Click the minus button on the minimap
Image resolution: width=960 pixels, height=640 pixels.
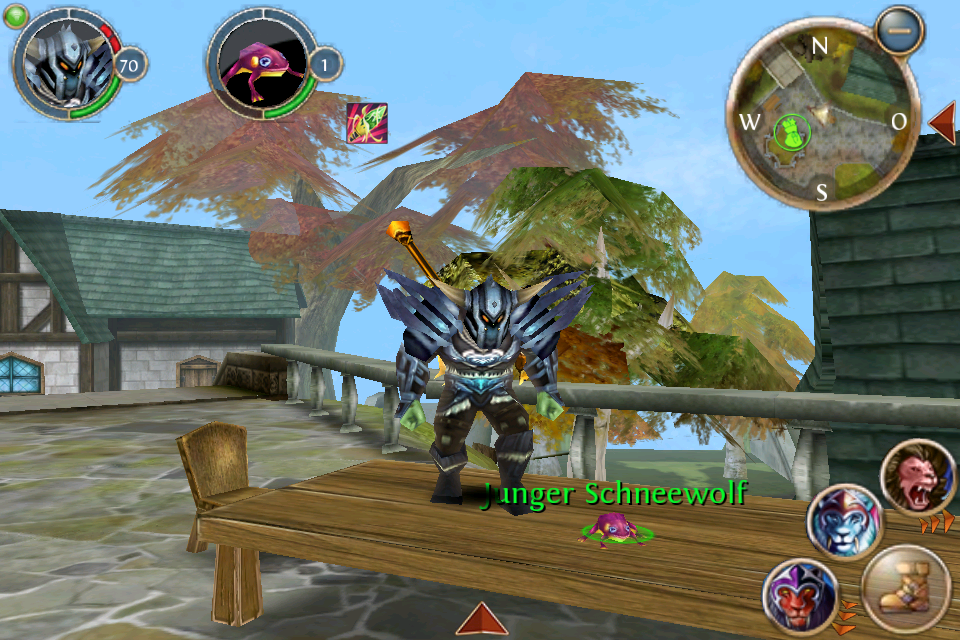pos(898,30)
